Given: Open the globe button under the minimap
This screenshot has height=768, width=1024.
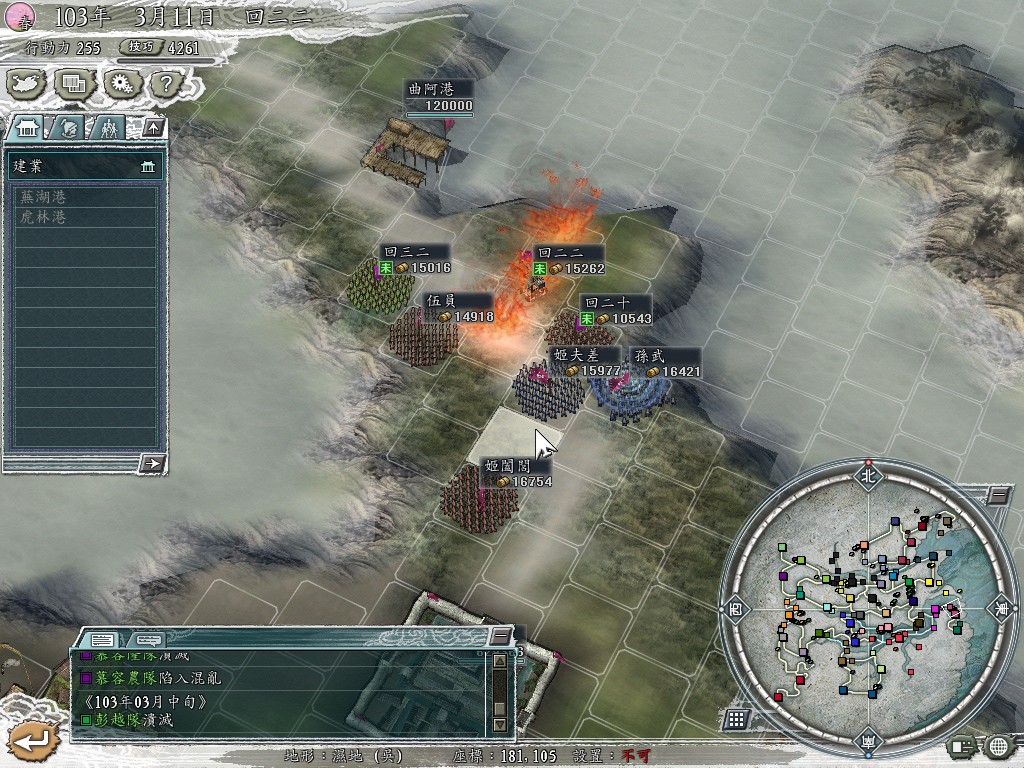Looking at the screenshot, I should pos(997,745).
